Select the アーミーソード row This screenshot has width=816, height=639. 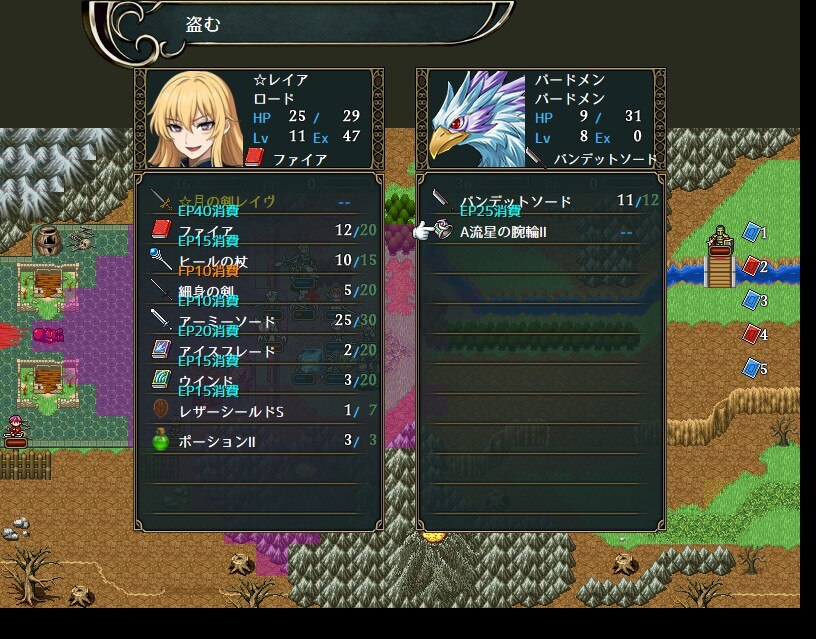(258, 321)
